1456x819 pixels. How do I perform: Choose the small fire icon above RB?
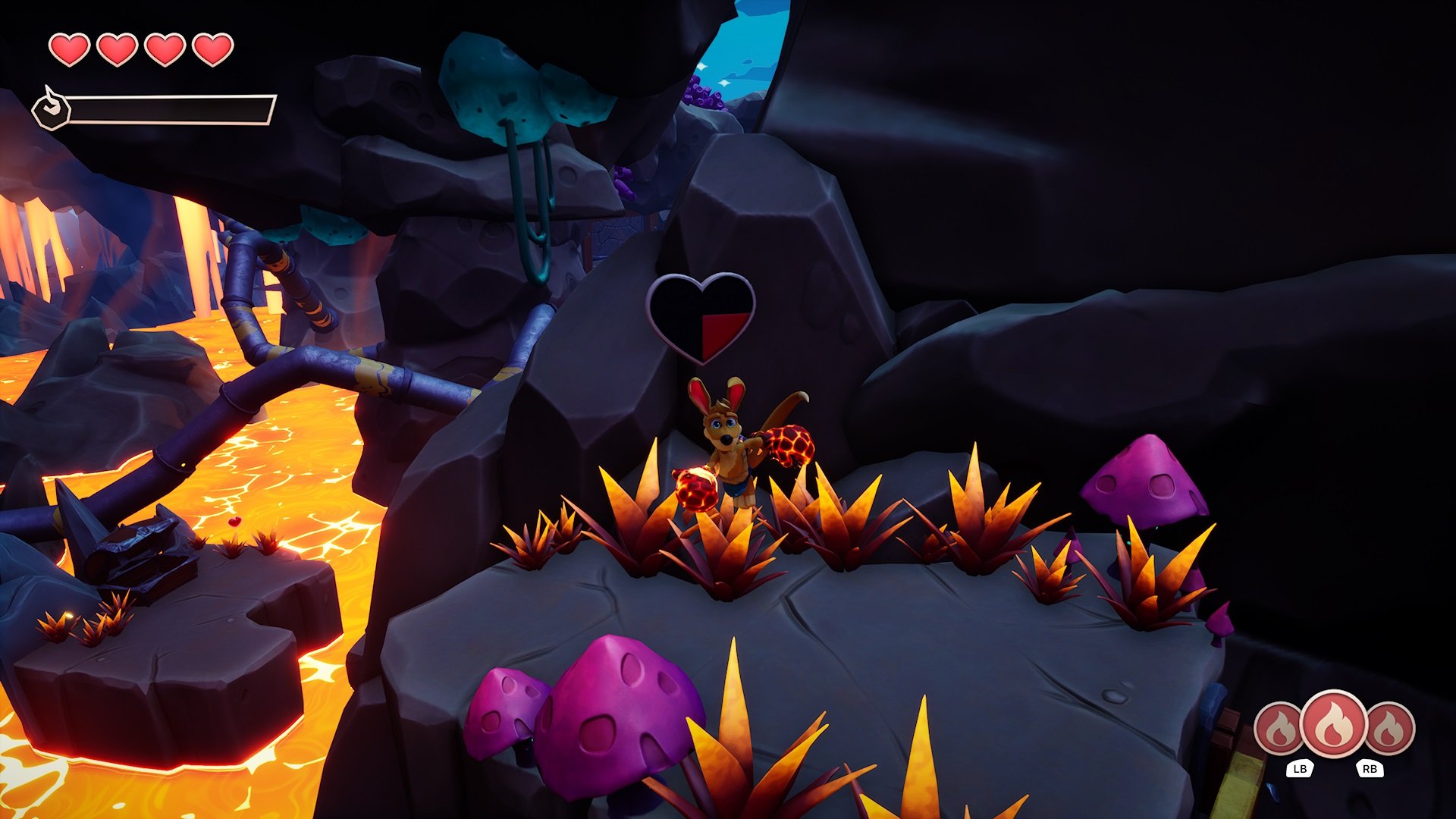click(1389, 730)
